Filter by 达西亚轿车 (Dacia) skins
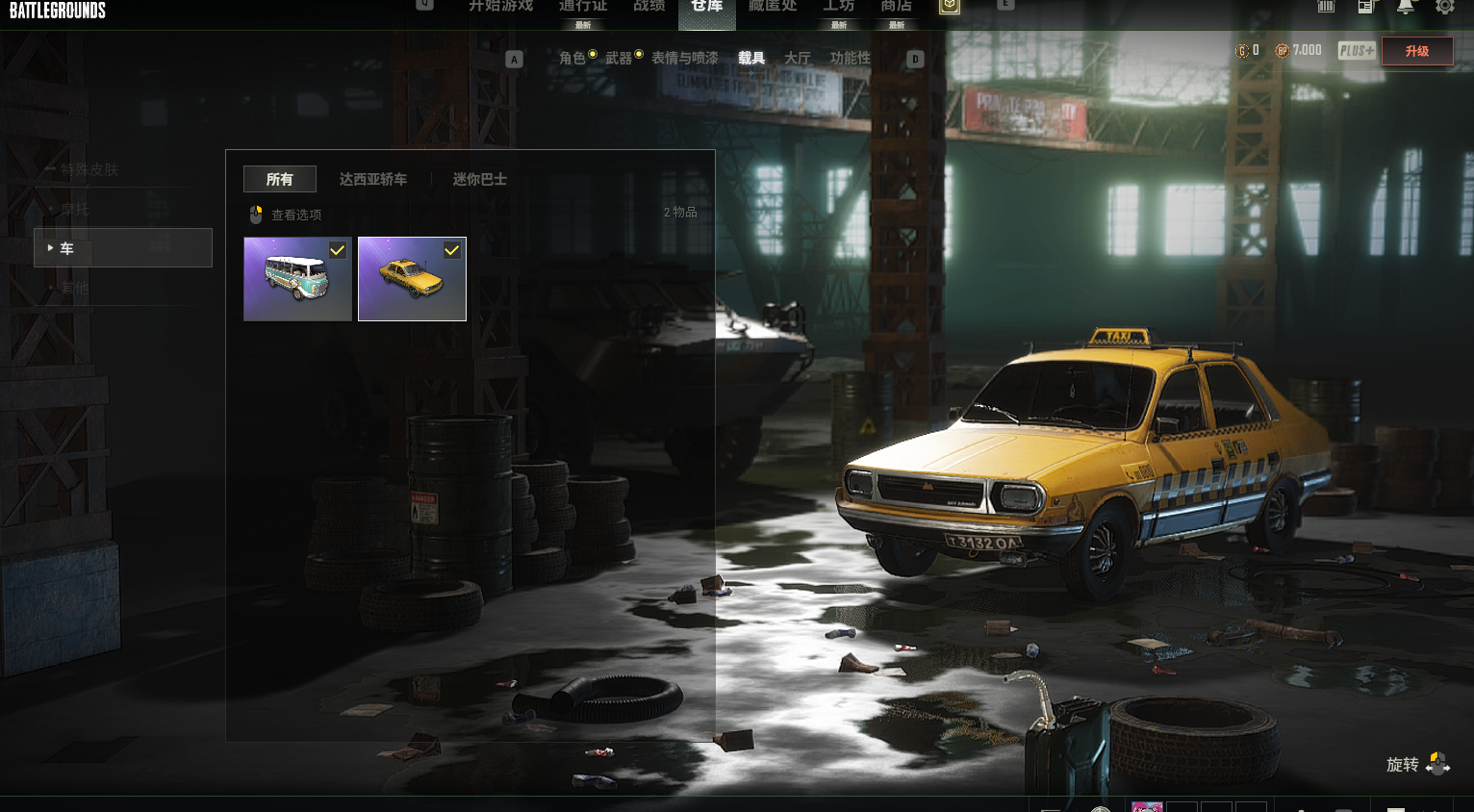Image resolution: width=1474 pixels, height=812 pixels. point(373,180)
